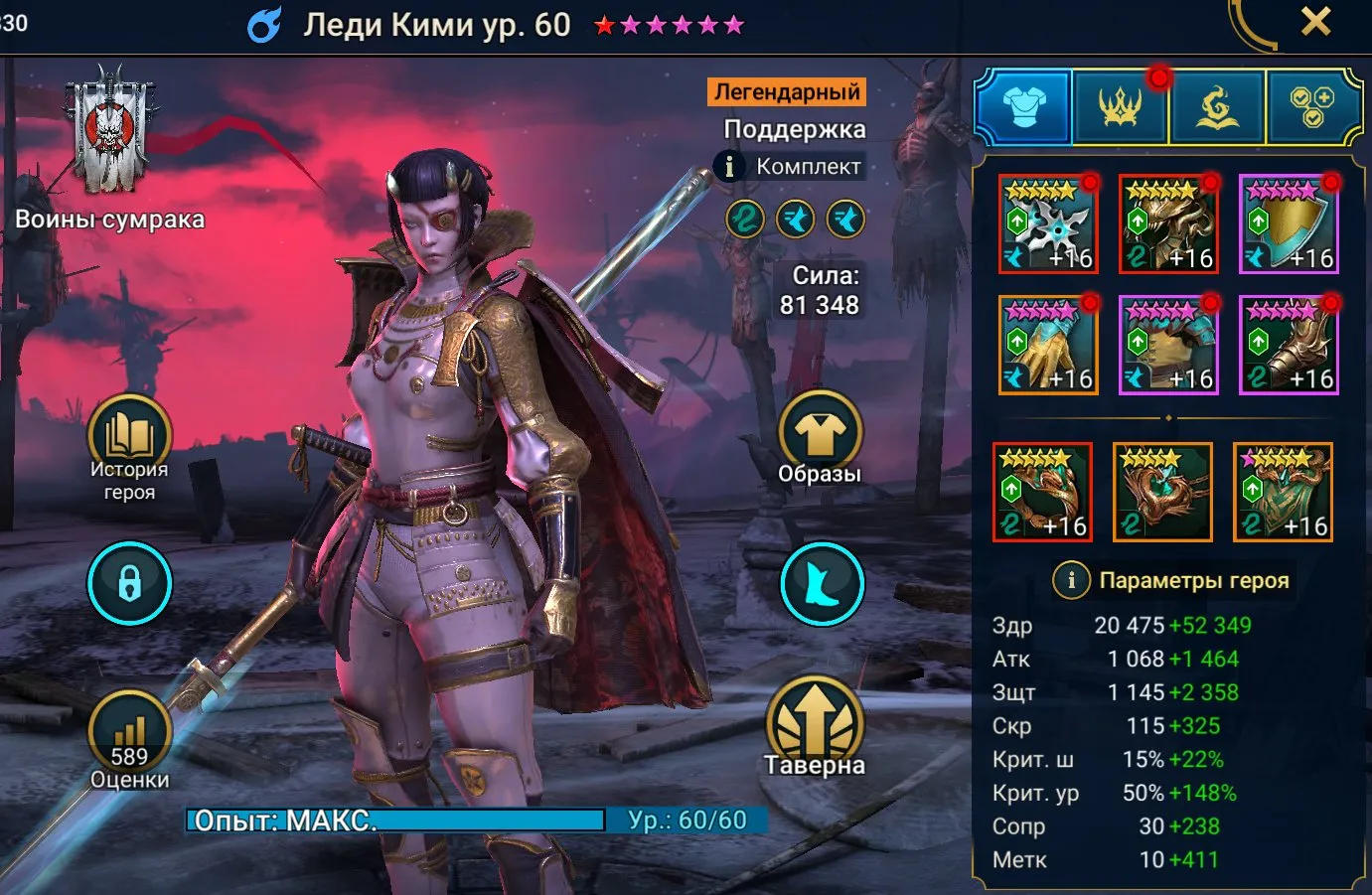Viewport: 1372px width, 895px height.
Task: Toggle the champion lock padlock
Action: point(129,583)
